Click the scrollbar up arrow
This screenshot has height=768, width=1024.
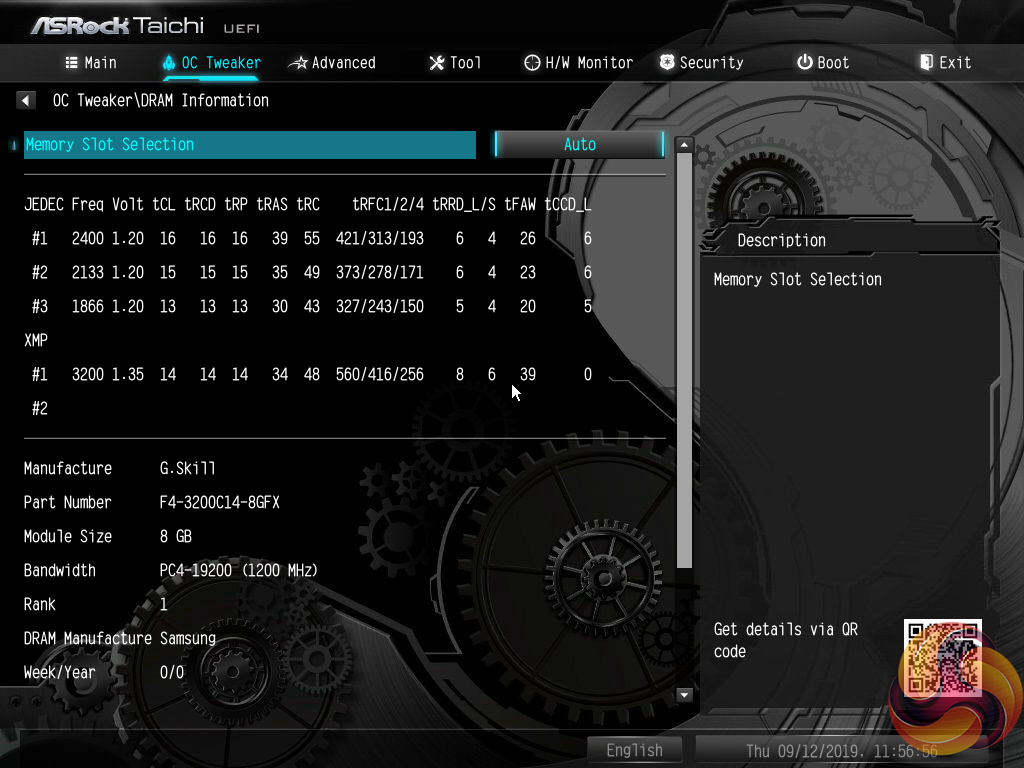point(685,145)
